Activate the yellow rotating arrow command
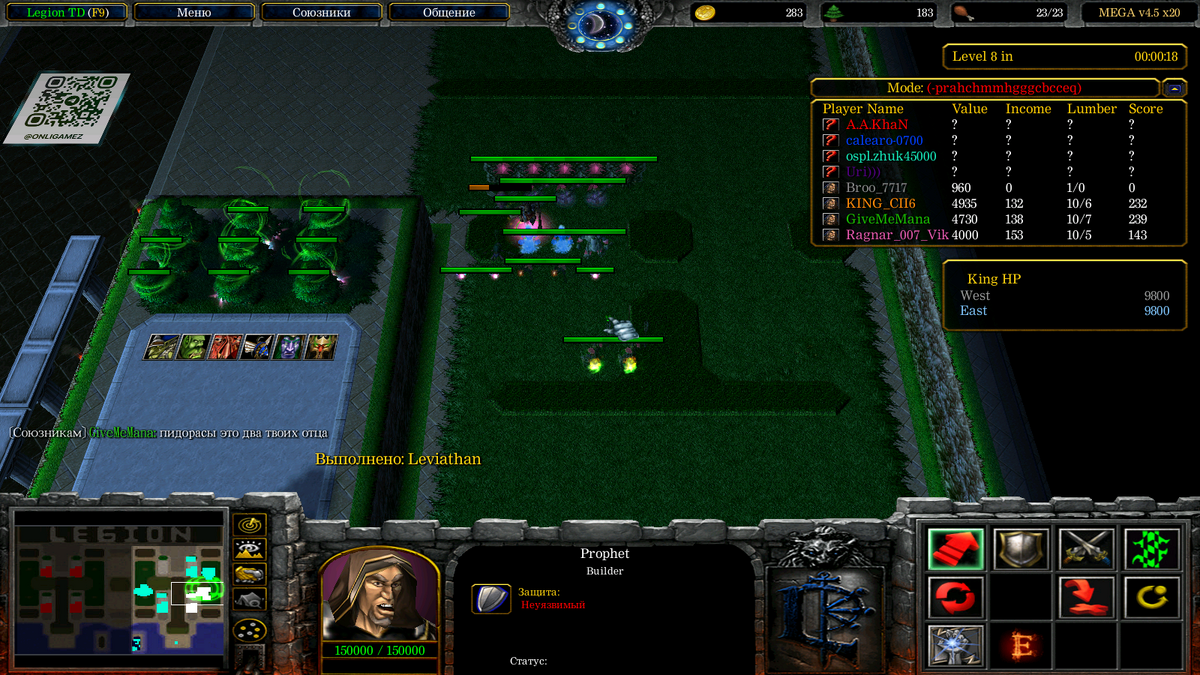This screenshot has width=1200, height=675. tap(1151, 597)
